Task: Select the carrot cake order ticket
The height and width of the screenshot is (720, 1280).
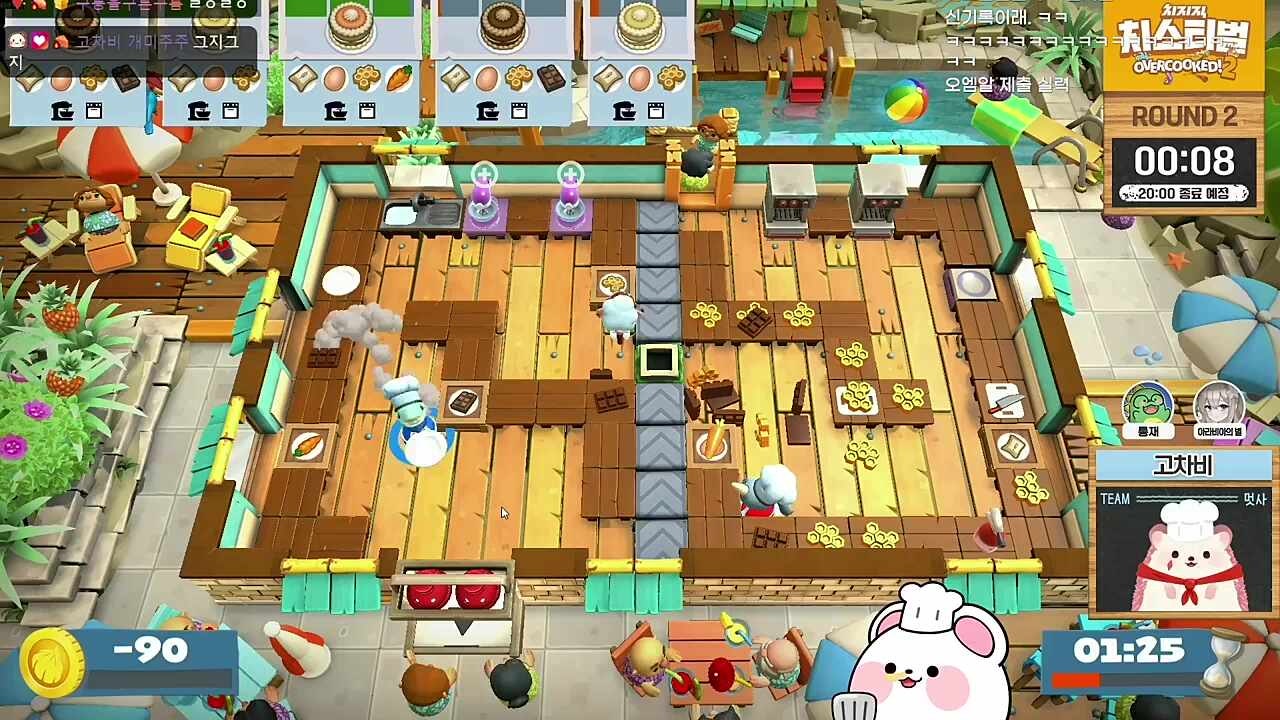Action: pyautogui.click(x=350, y=62)
